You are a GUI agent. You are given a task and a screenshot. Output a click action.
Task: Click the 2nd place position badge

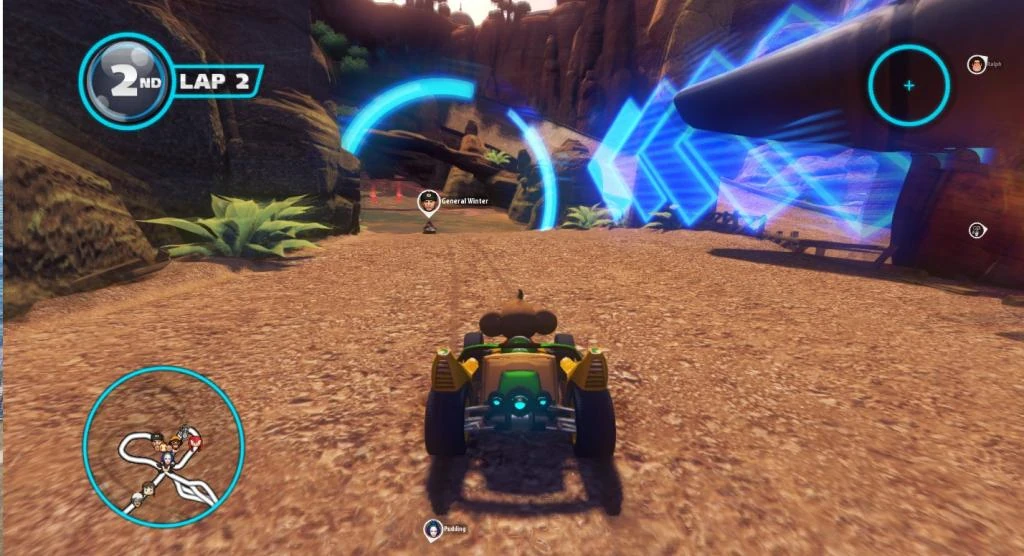[126, 82]
